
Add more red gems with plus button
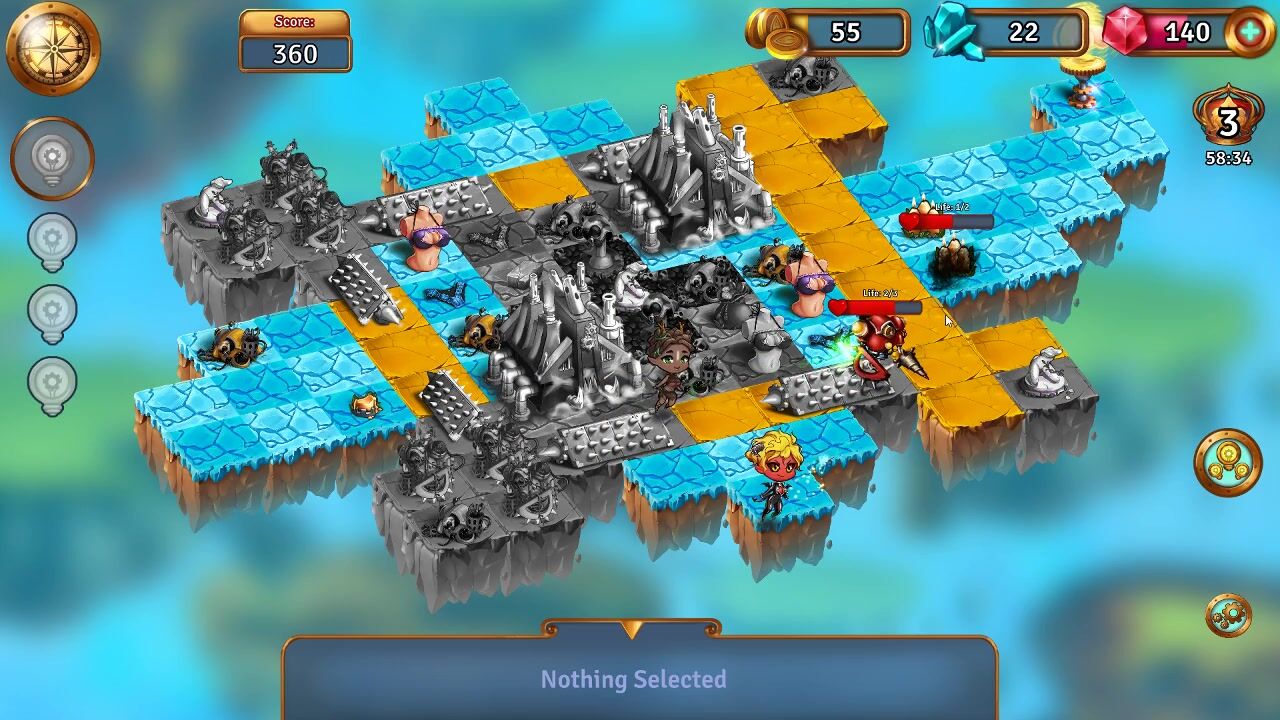pyautogui.click(x=1250, y=32)
